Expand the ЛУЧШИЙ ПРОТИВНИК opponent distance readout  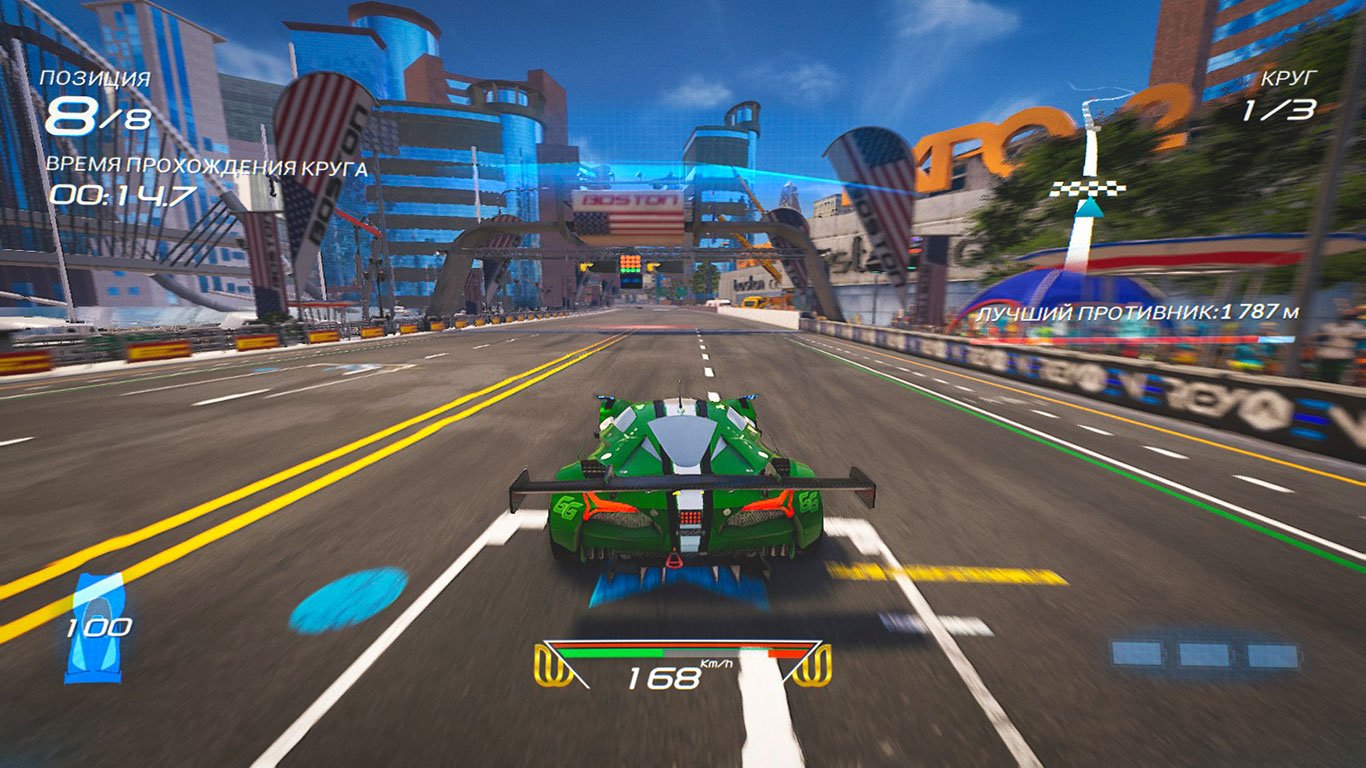click(x=1138, y=312)
